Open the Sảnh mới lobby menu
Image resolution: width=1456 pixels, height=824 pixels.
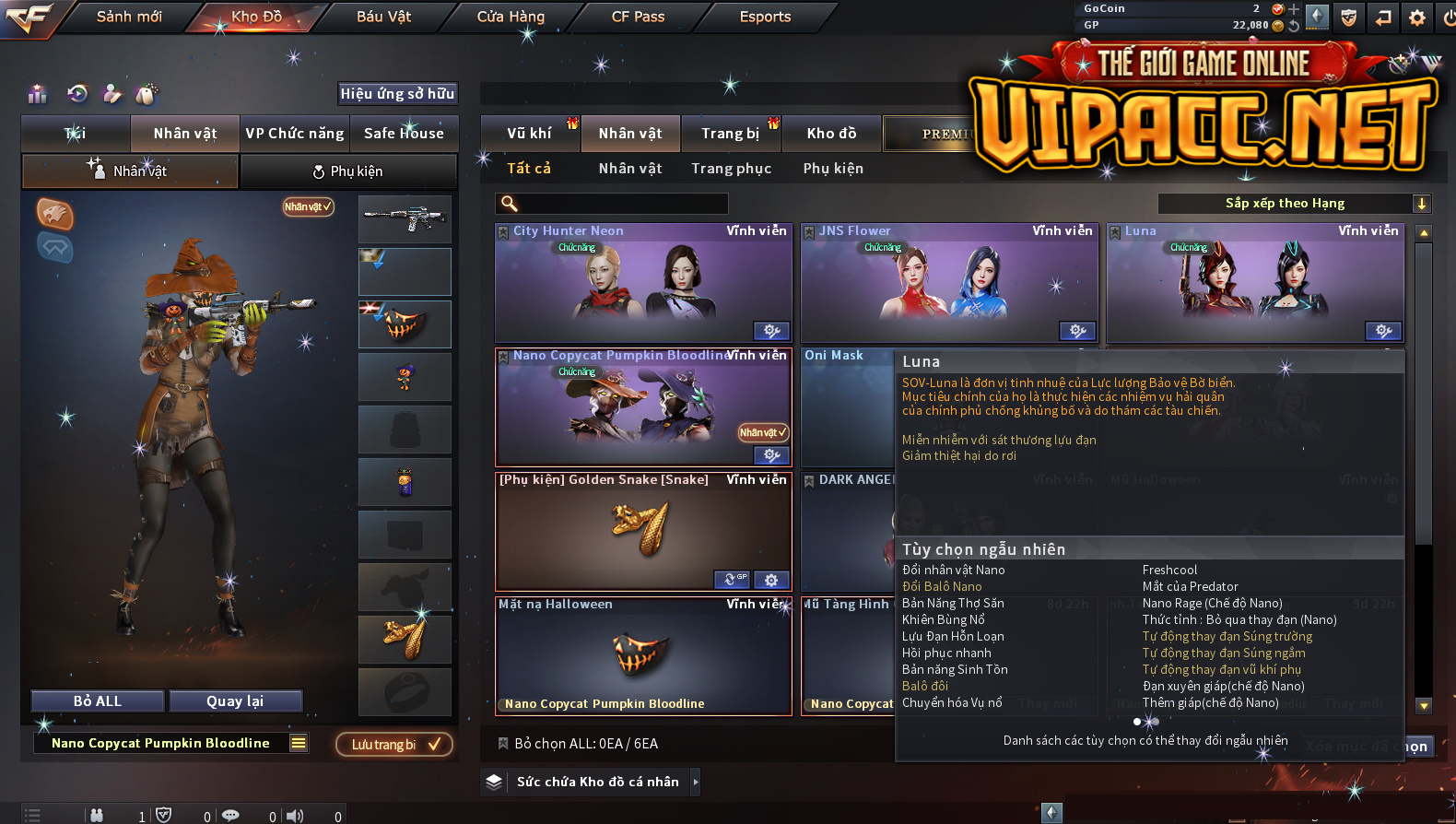[129, 17]
